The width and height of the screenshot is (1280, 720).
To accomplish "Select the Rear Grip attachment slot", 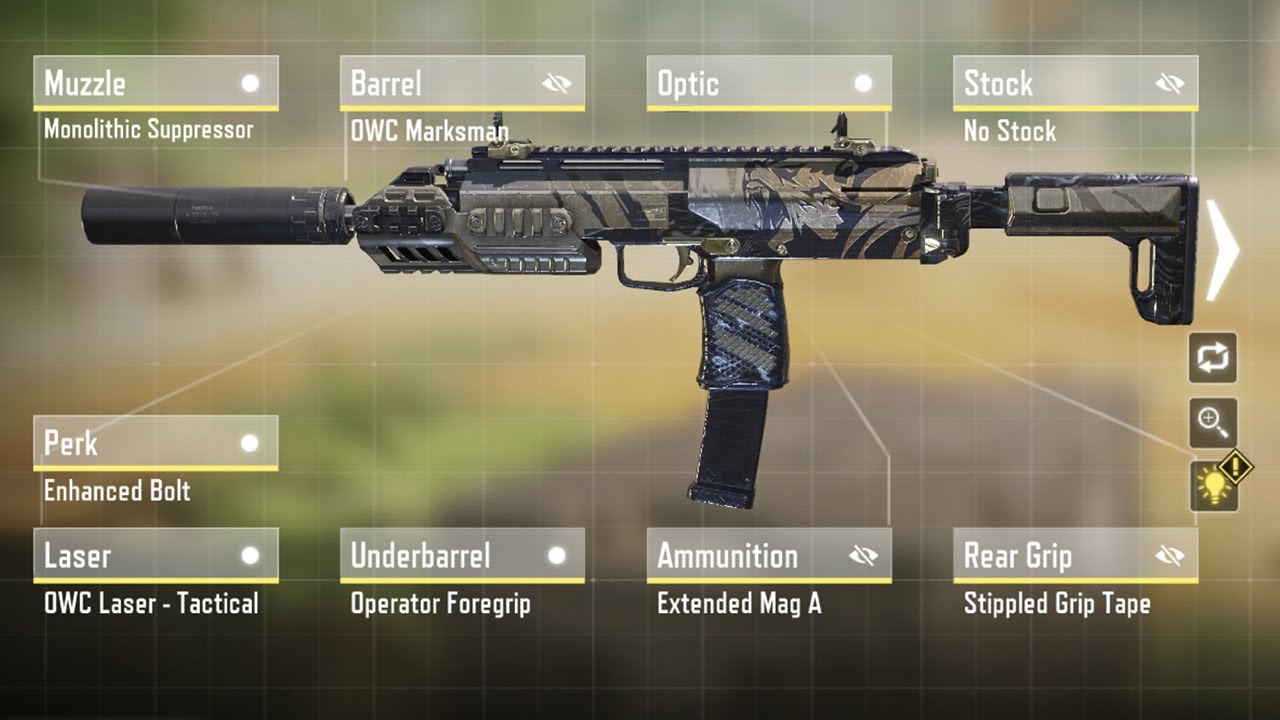I will click(1050, 556).
